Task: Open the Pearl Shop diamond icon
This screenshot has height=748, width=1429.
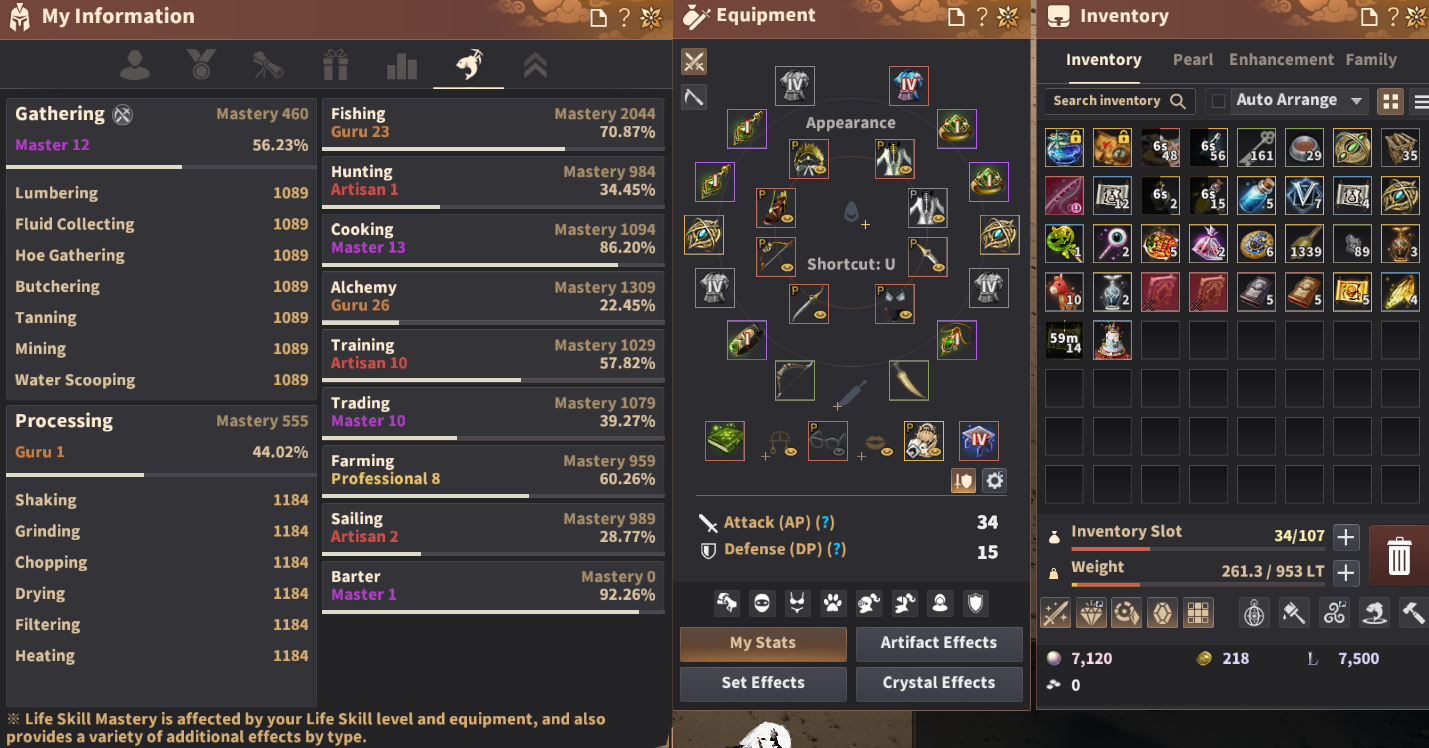Action: pyautogui.click(x=1091, y=613)
